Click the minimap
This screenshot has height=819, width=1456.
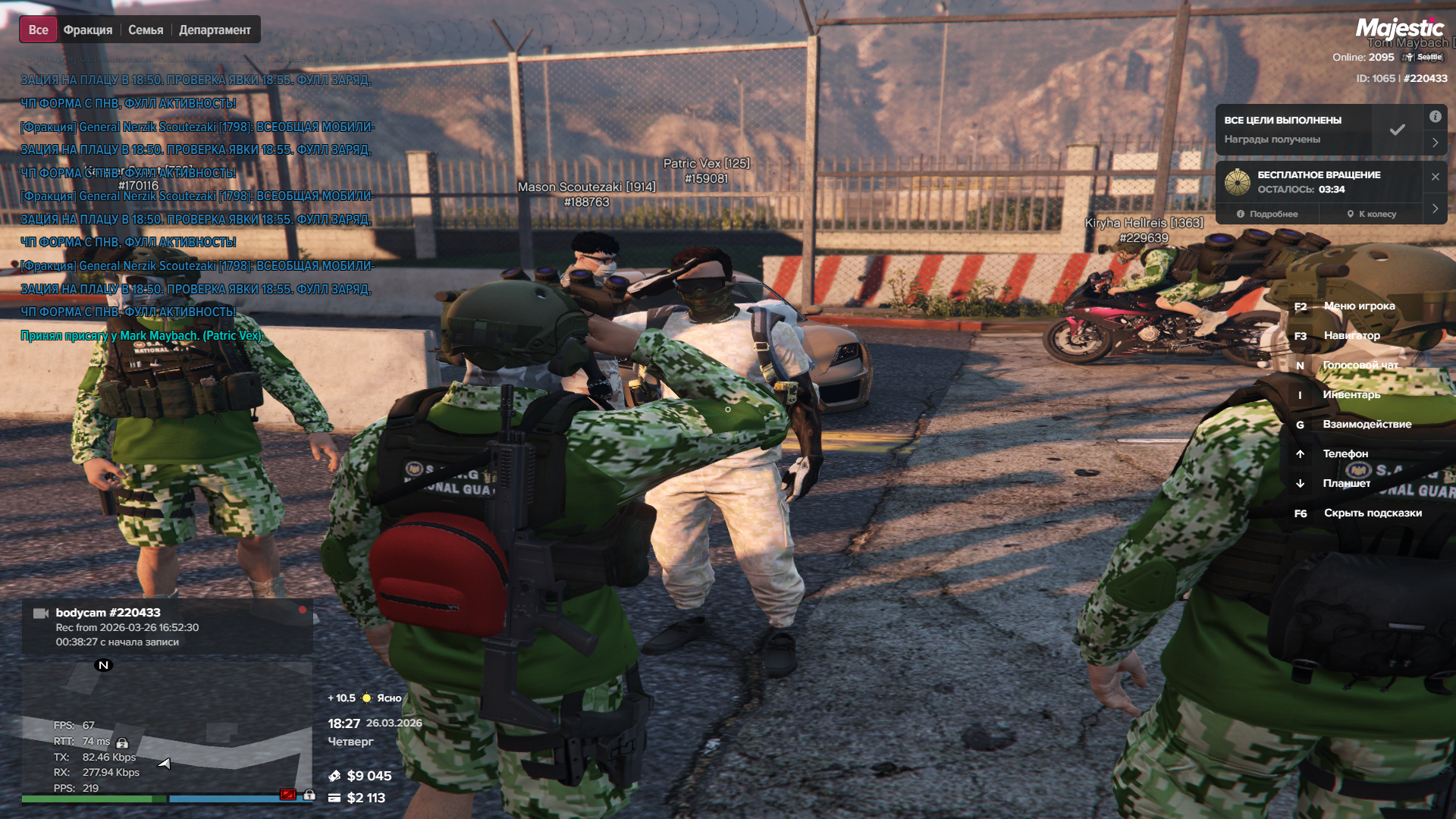pos(167,728)
